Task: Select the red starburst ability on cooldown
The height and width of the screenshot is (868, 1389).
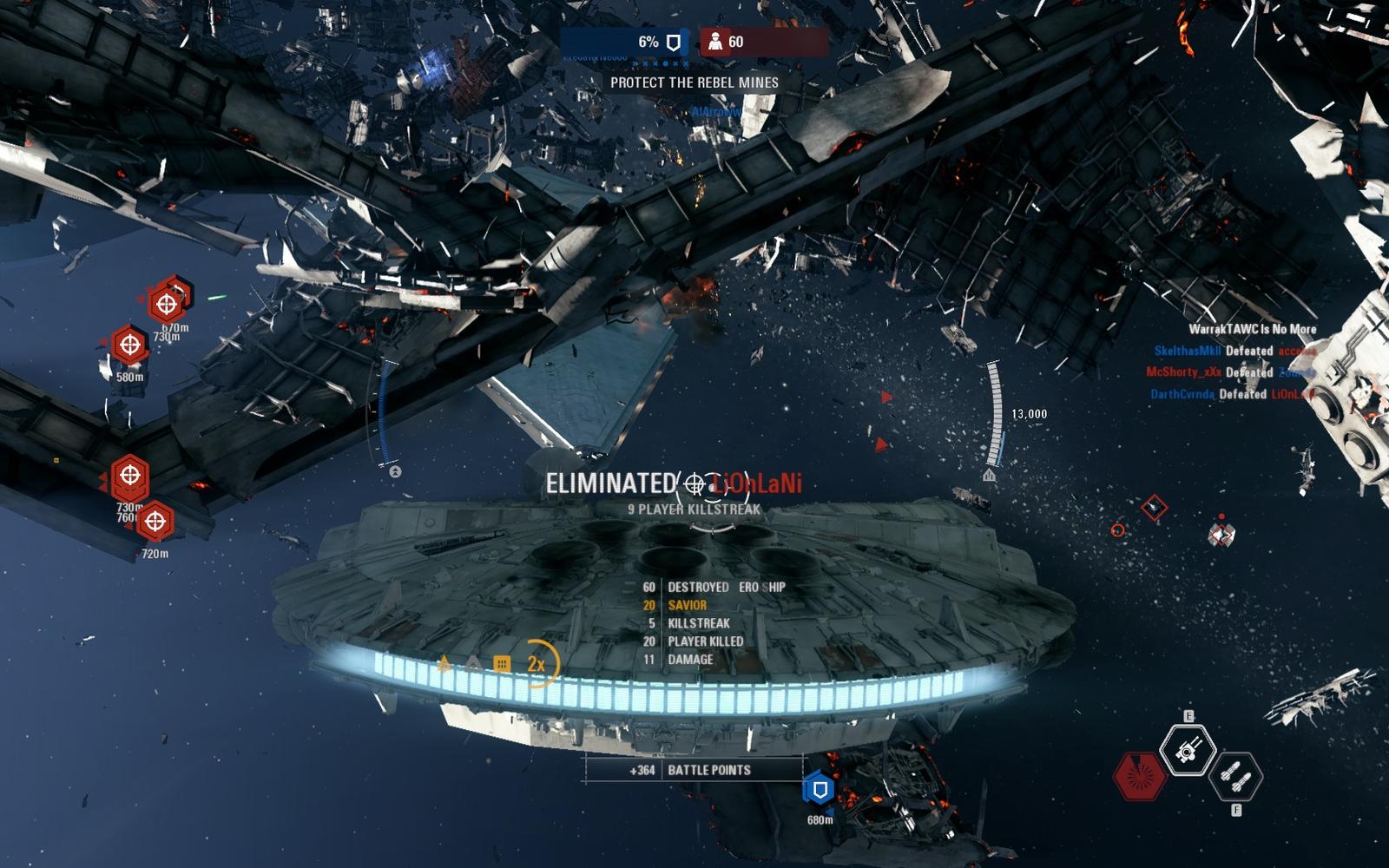Action: click(x=1140, y=774)
